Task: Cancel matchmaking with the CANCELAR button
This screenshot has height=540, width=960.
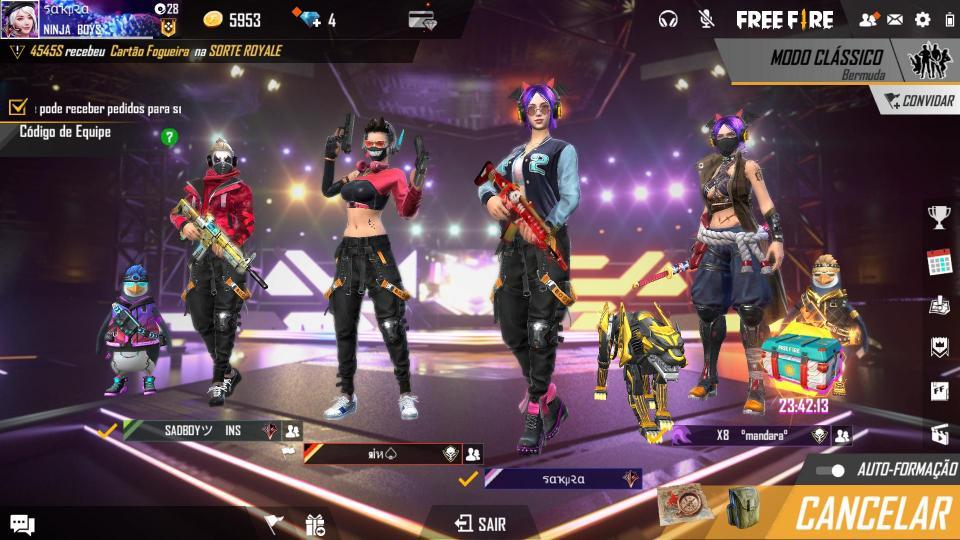Action: click(x=871, y=513)
